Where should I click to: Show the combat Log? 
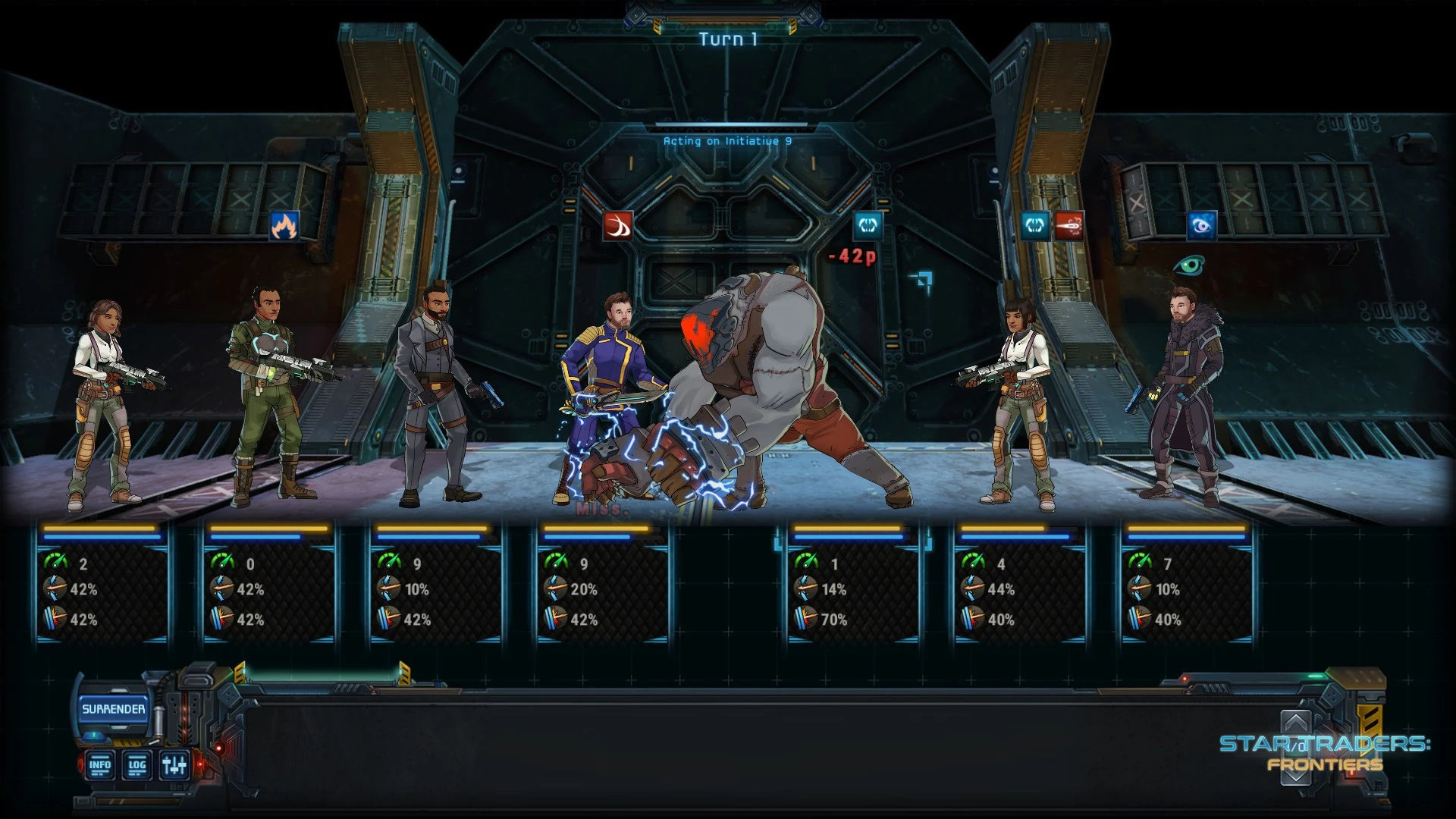click(137, 765)
